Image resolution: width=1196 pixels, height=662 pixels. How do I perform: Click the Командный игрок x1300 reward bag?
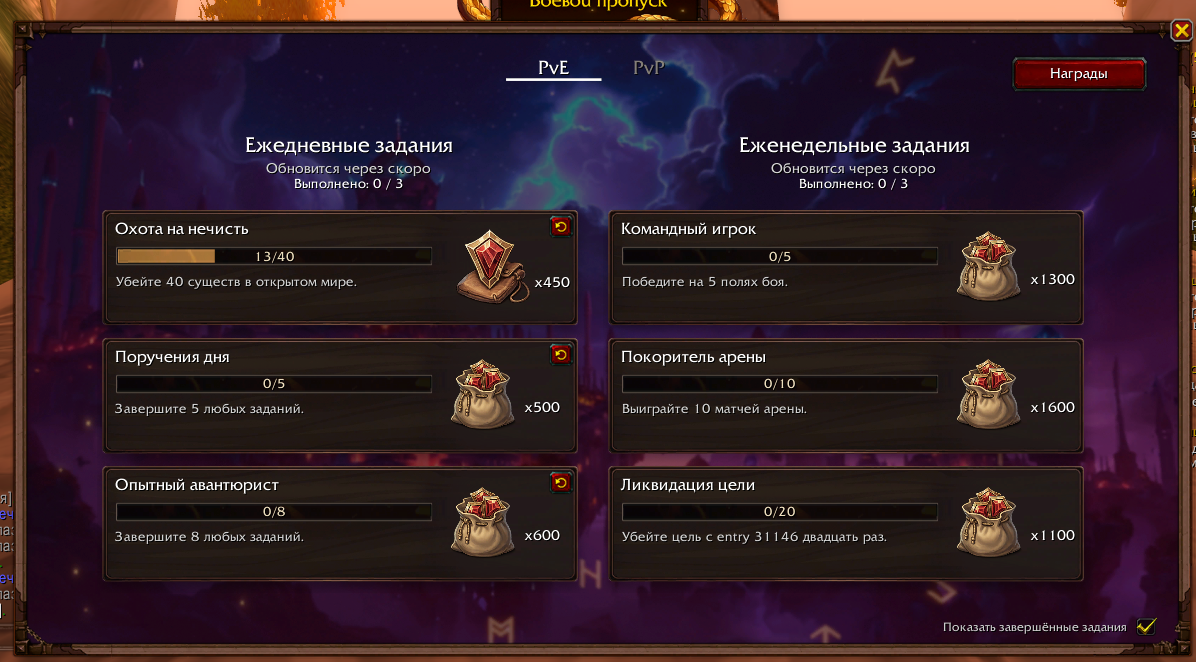pyautogui.click(x=989, y=269)
